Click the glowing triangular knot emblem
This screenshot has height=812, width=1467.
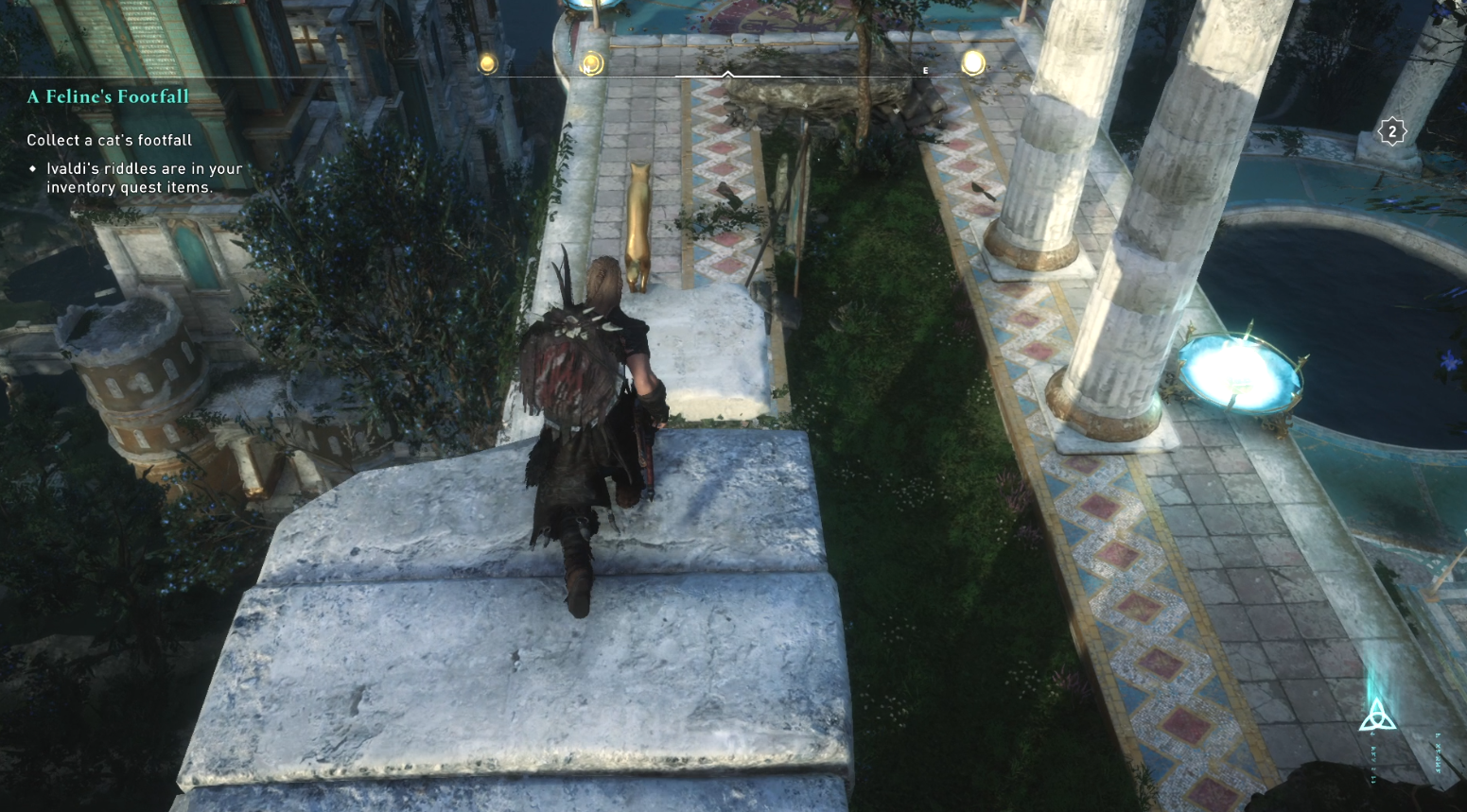click(1377, 715)
